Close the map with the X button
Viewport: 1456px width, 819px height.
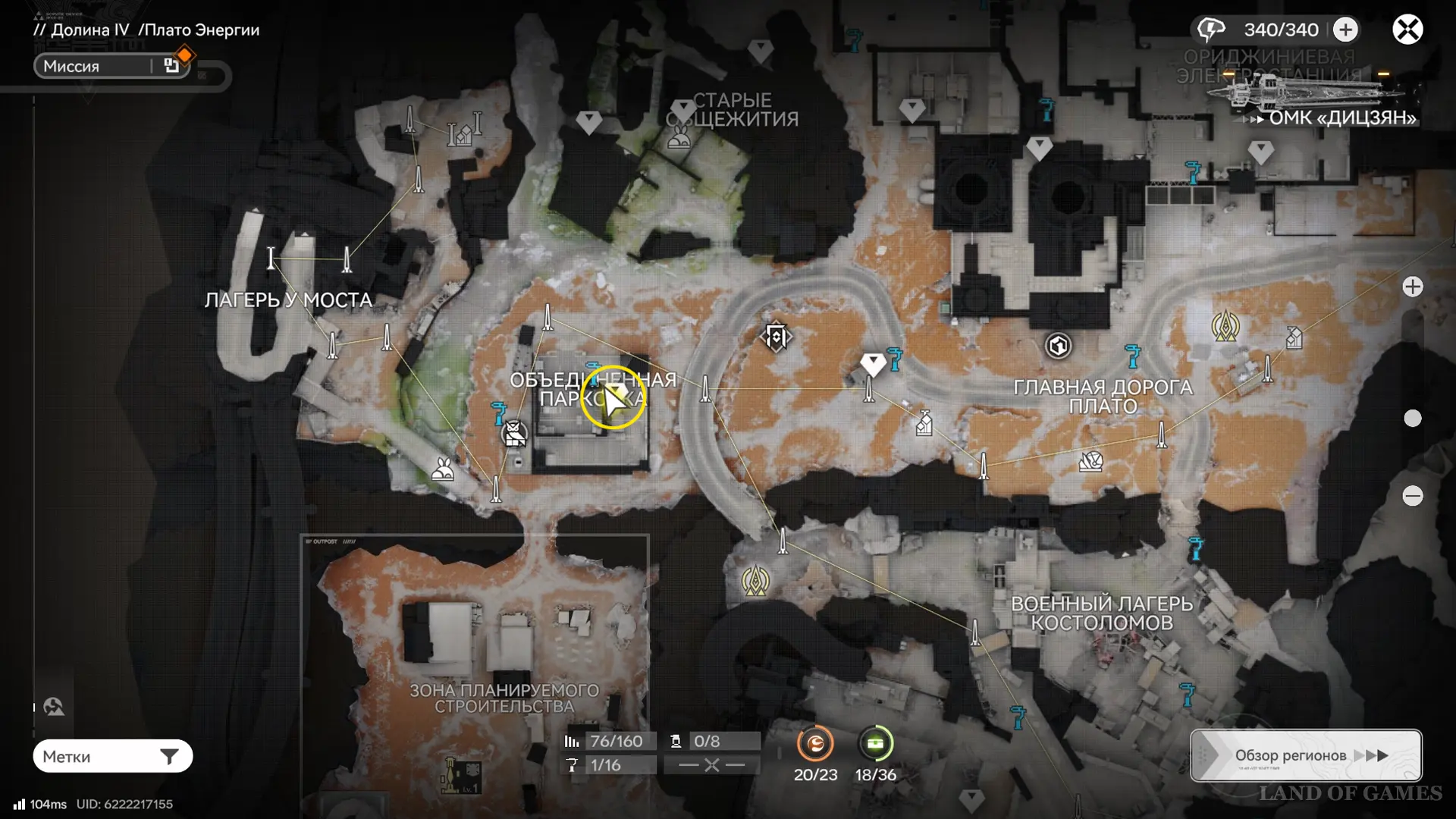click(x=1407, y=30)
